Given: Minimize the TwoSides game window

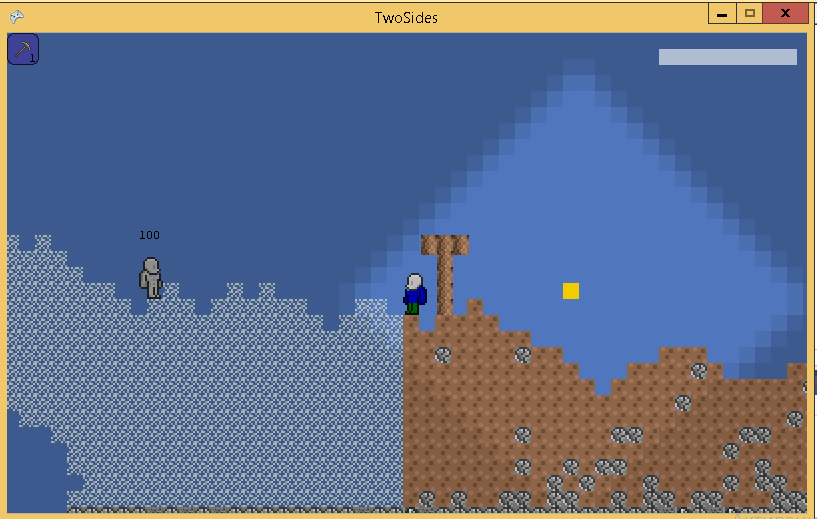Looking at the screenshot, I should (722, 14).
